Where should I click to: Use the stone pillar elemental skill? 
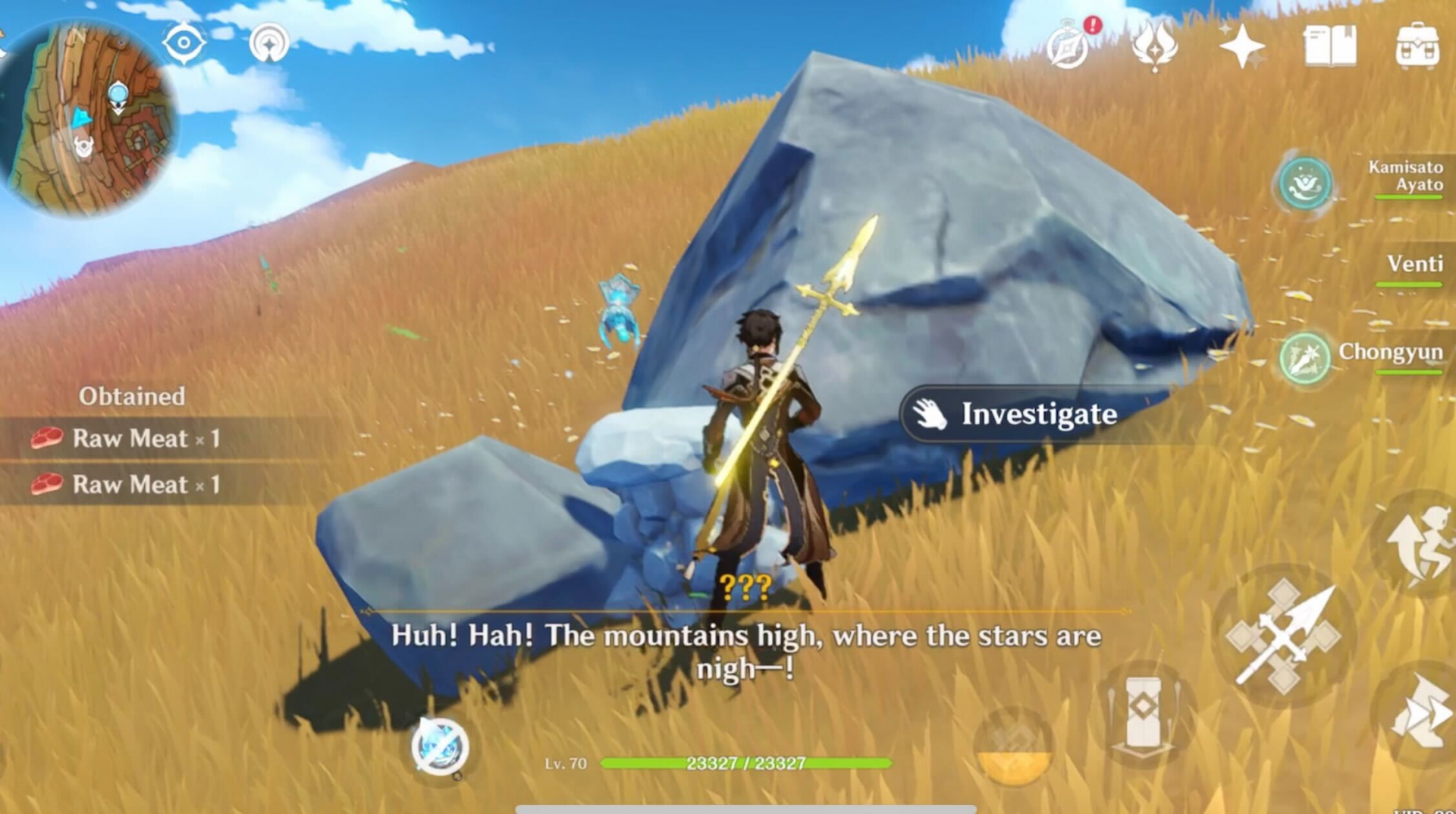coord(1144,713)
